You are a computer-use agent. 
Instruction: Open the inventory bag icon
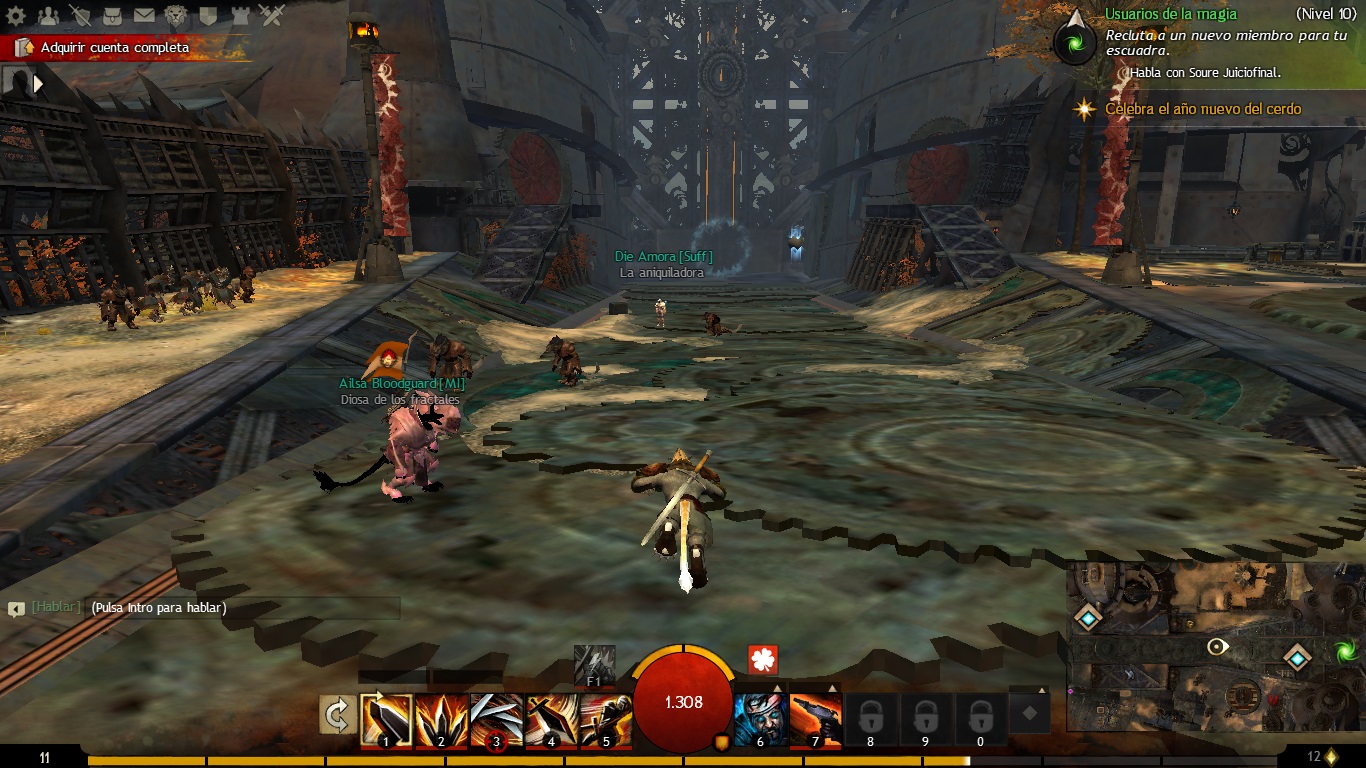(x=112, y=15)
